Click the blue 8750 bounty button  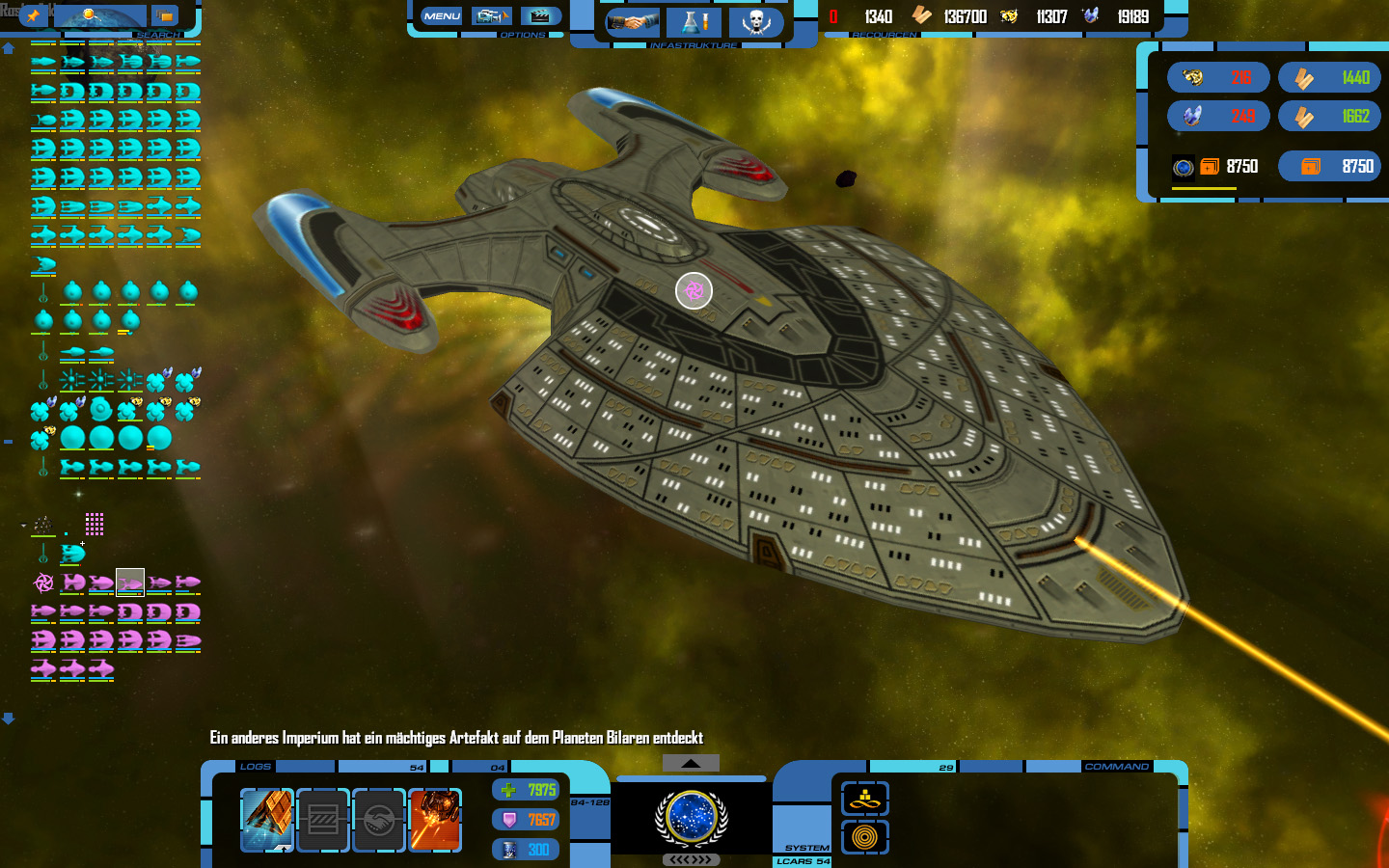(1329, 166)
